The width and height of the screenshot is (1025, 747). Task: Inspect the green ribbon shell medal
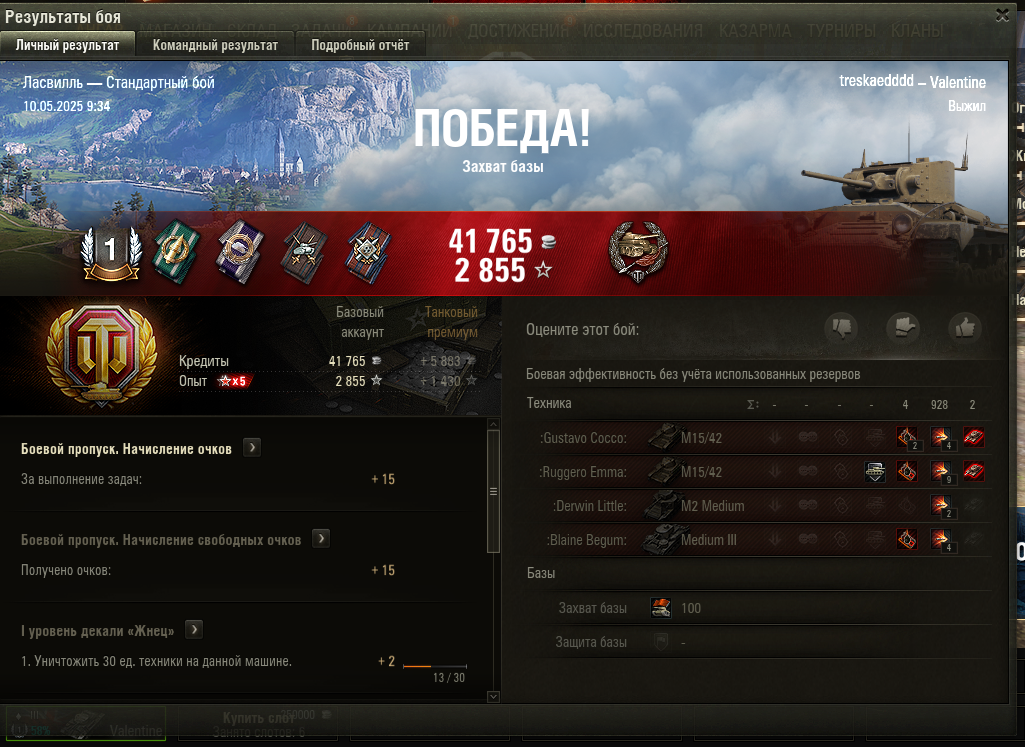(x=175, y=250)
